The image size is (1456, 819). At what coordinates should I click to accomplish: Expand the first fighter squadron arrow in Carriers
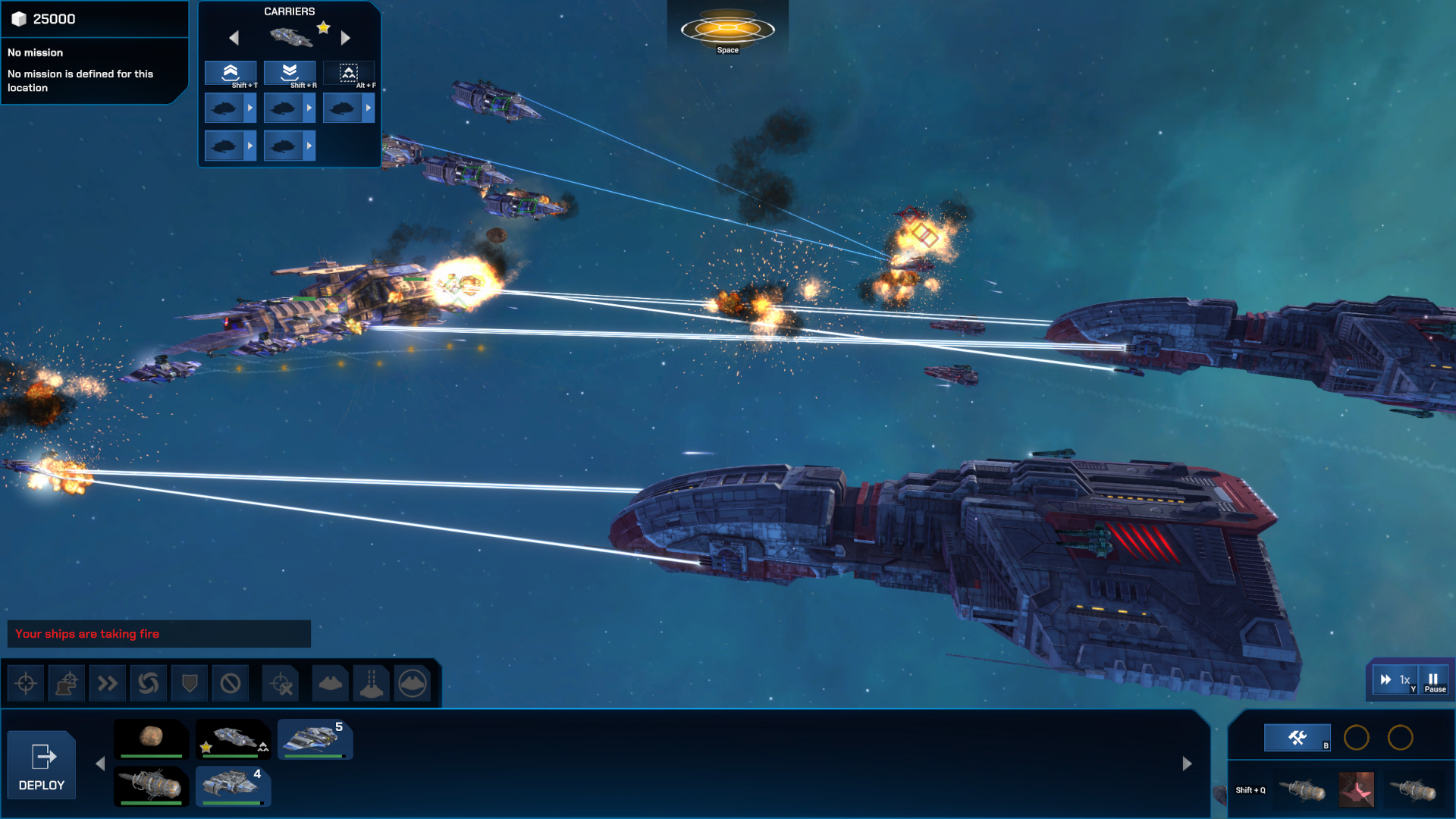point(250,107)
